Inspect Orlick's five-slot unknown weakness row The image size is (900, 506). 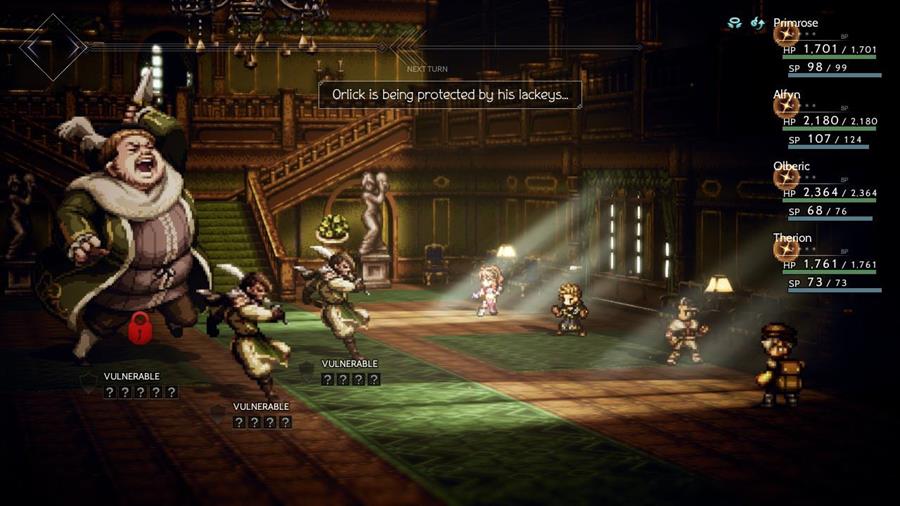click(141, 392)
